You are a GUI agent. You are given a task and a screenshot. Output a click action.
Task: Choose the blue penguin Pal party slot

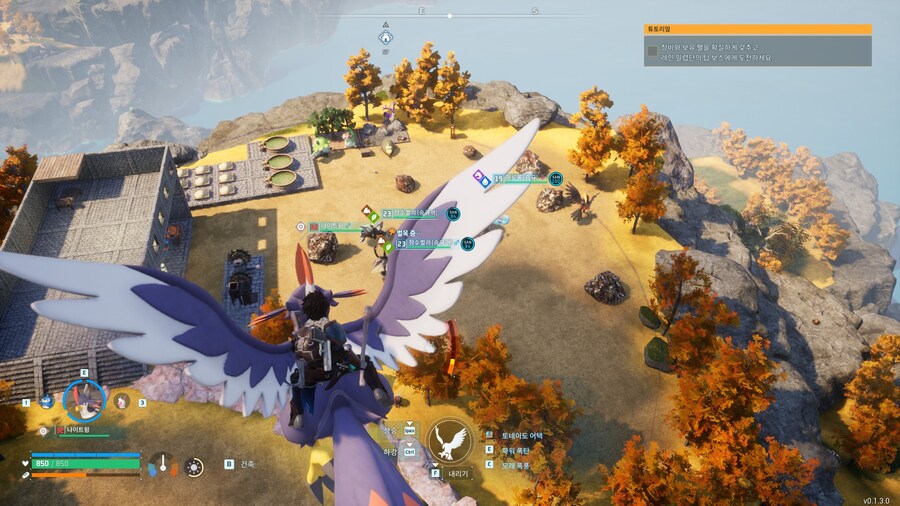click(46, 402)
